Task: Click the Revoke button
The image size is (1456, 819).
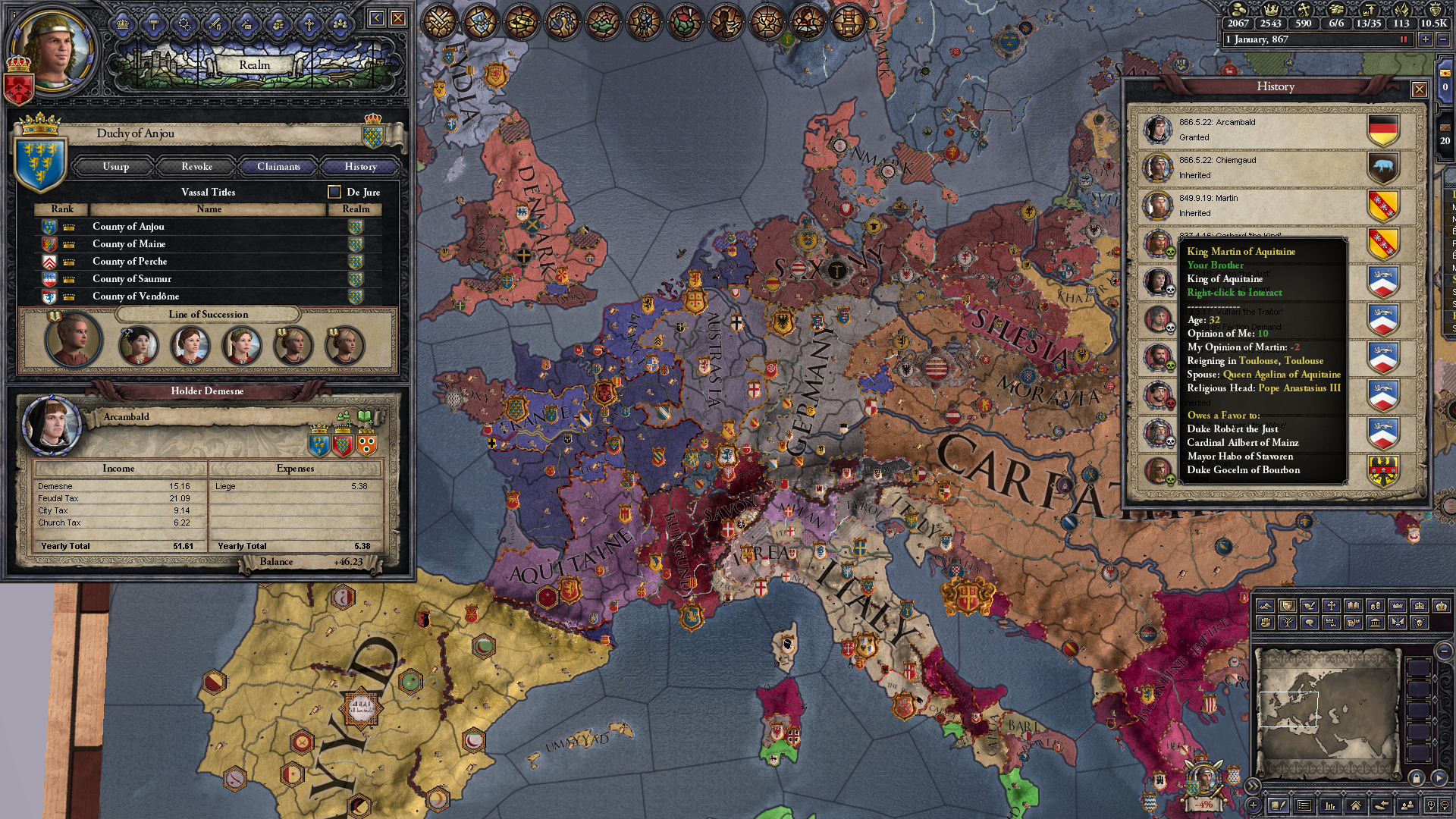Action: coord(196,167)
